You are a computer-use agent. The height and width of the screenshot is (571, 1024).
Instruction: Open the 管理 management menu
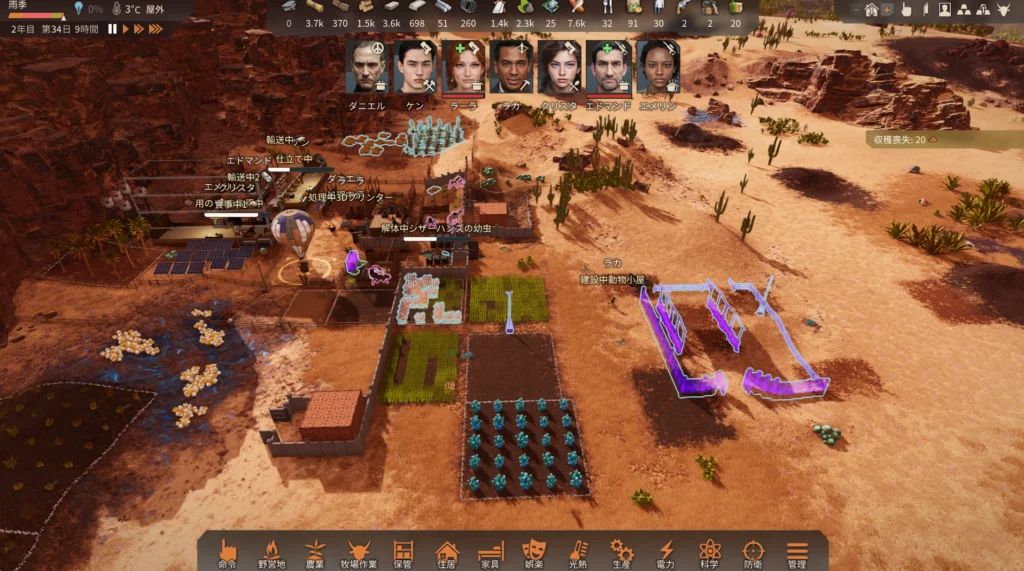tap(797, 553)
